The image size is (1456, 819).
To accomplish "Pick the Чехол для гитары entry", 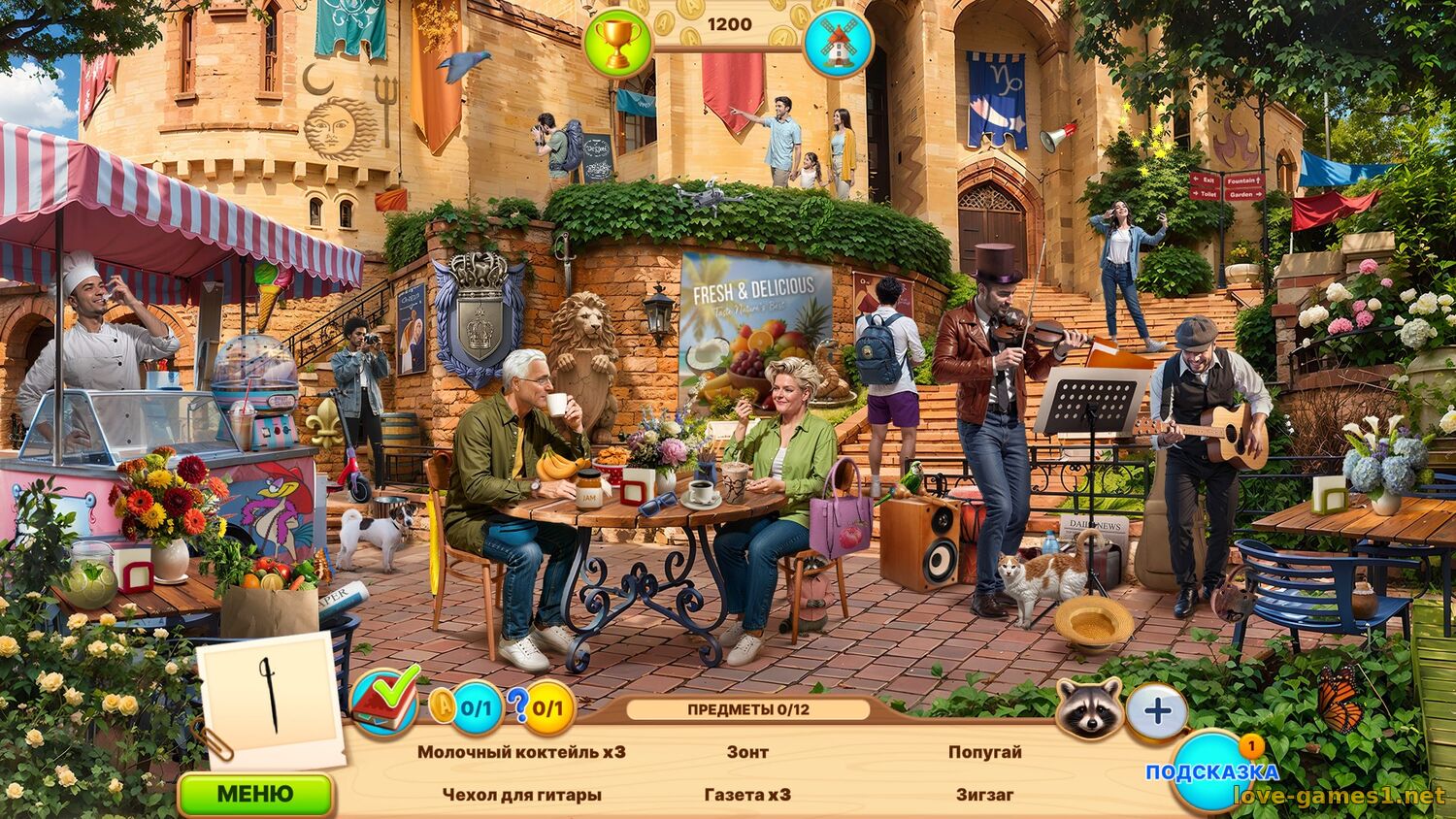I will (521, 795).
